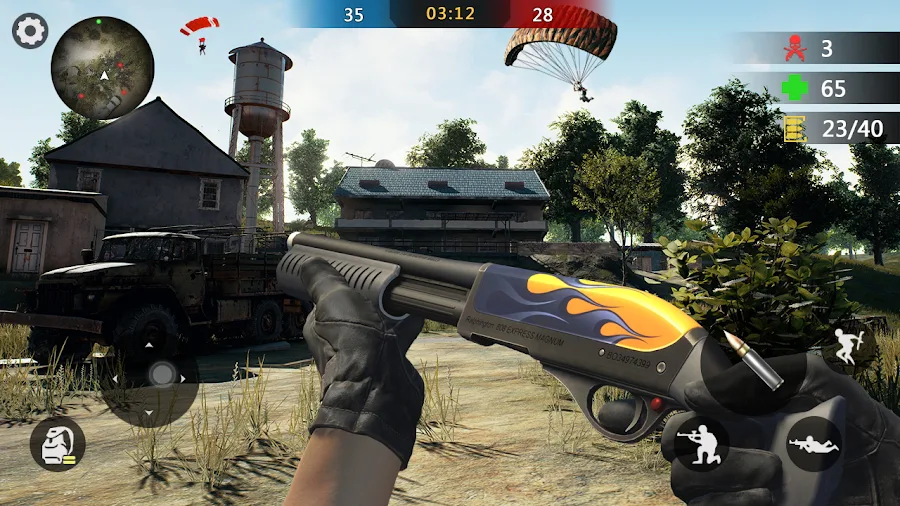Tap the jump button

pyautogui.click(x=848, y=349)
